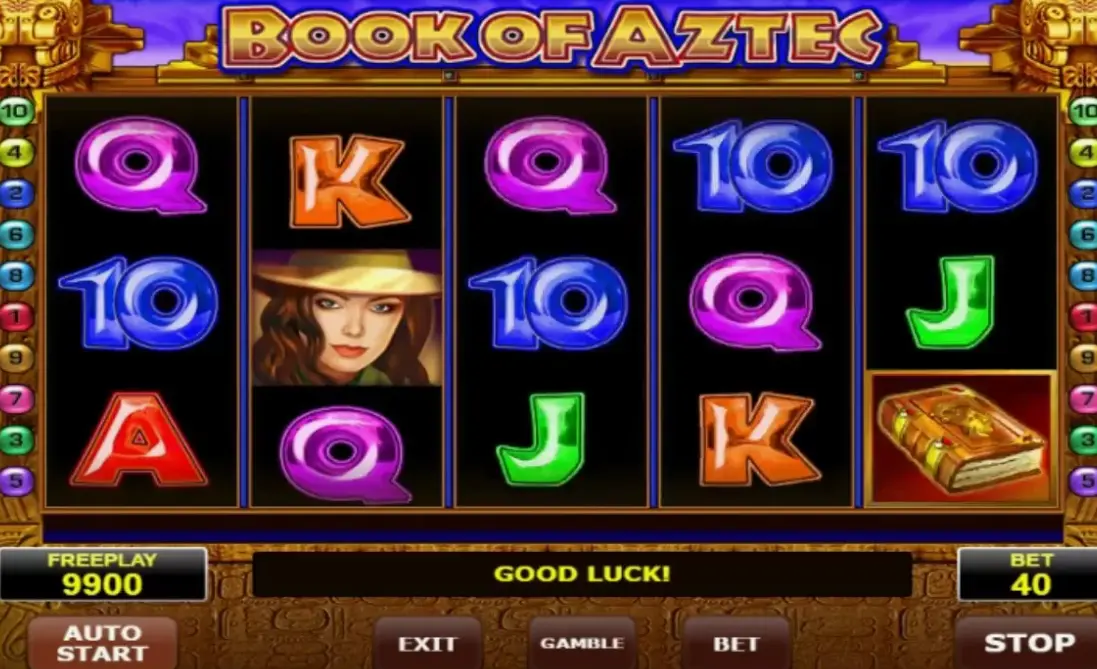Screen dimensions: 1097x669
Task: Activate the Auto Start button
Action: click(102, 643)
